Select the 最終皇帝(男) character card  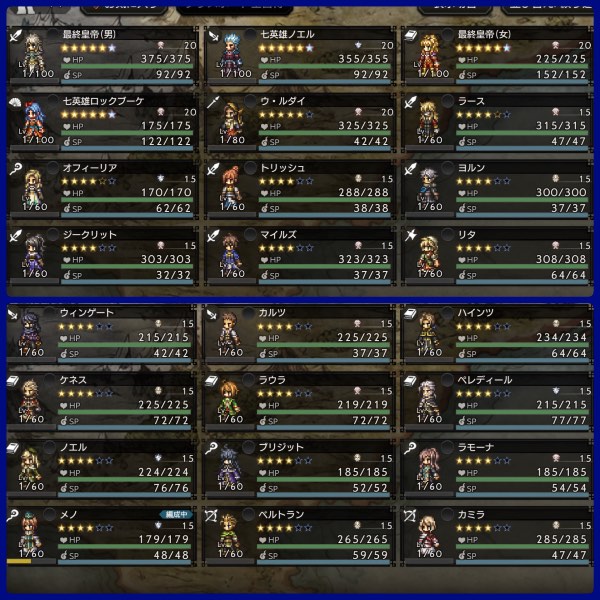coord(102,57)
